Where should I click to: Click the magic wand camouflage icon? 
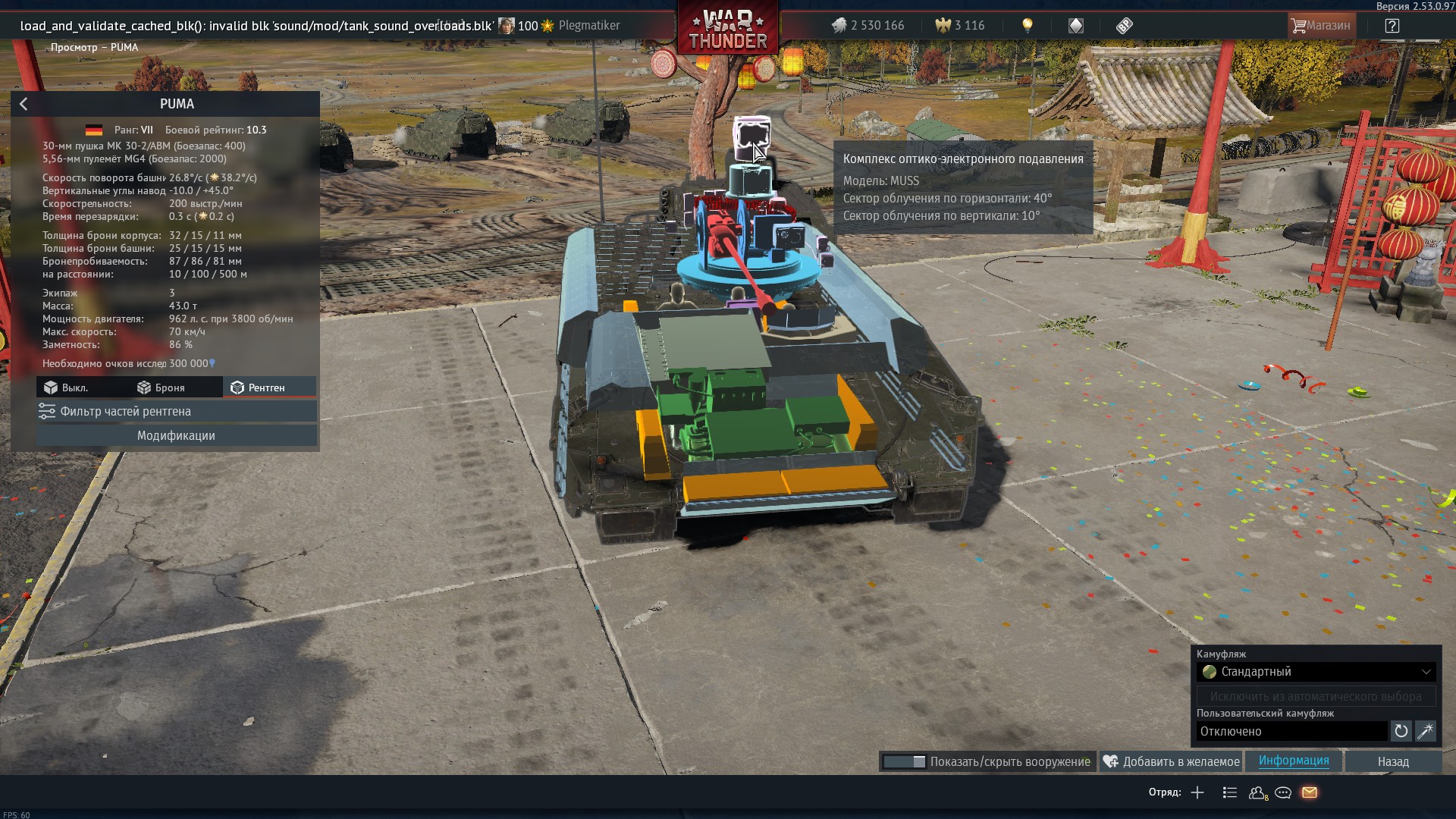(1425, 731)
